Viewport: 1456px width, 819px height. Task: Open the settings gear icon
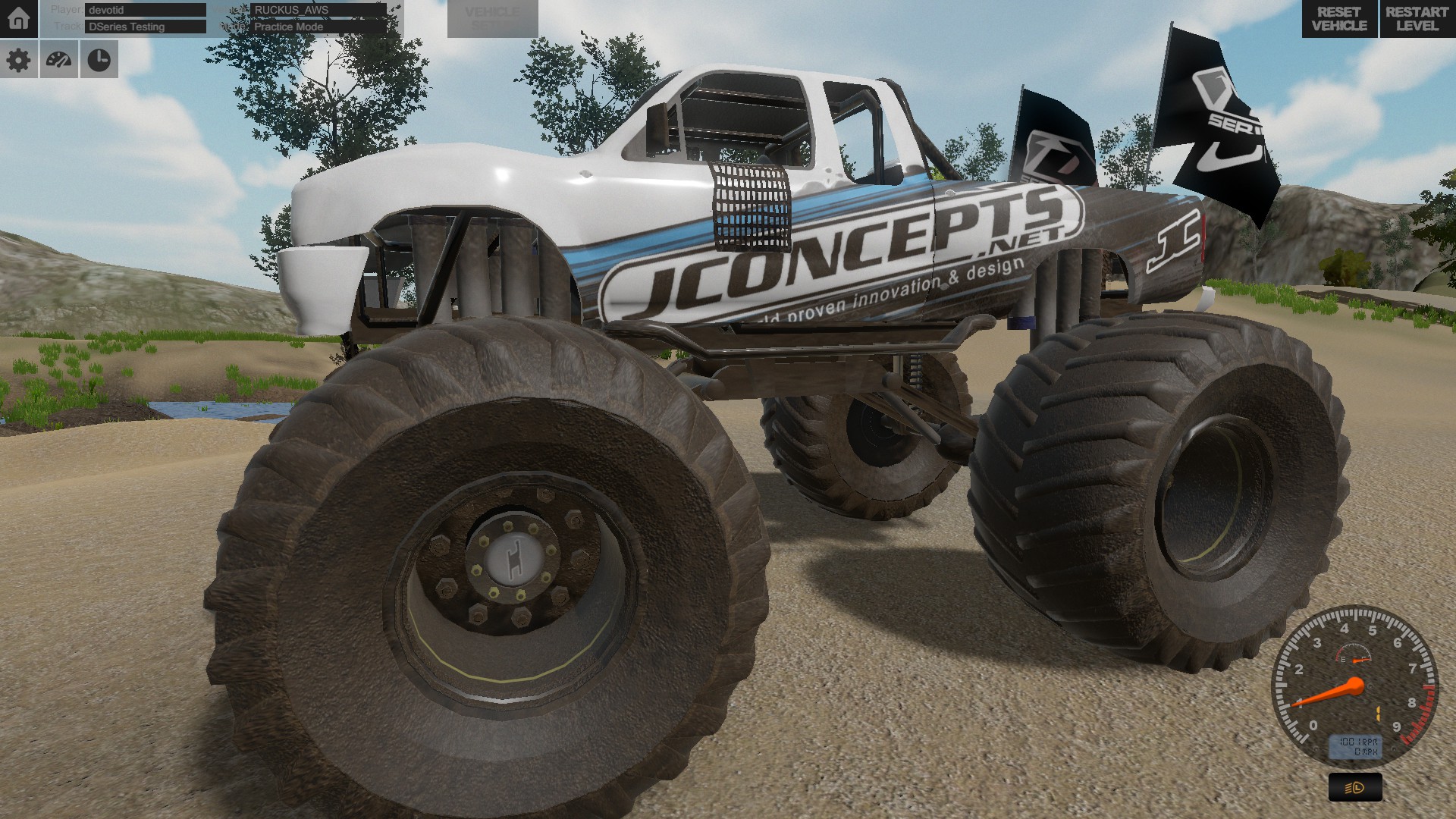tap(19, 59)
